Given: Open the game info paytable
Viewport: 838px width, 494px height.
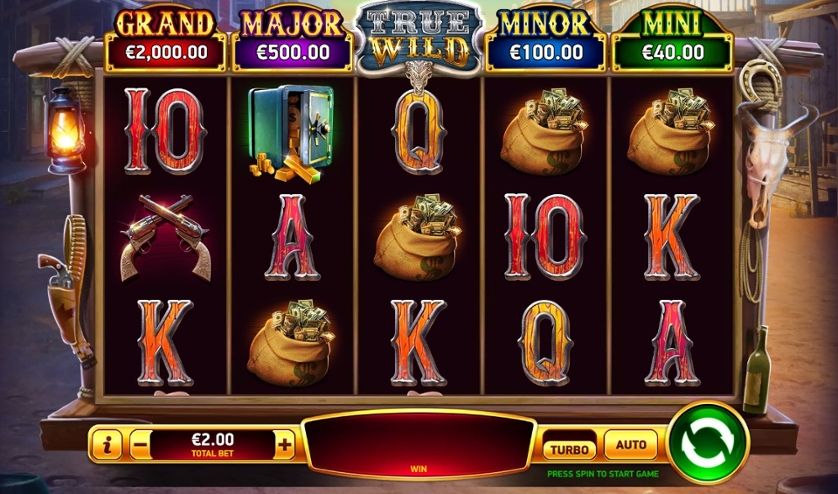Looking at the screenshot, I should tap(106, 445).
